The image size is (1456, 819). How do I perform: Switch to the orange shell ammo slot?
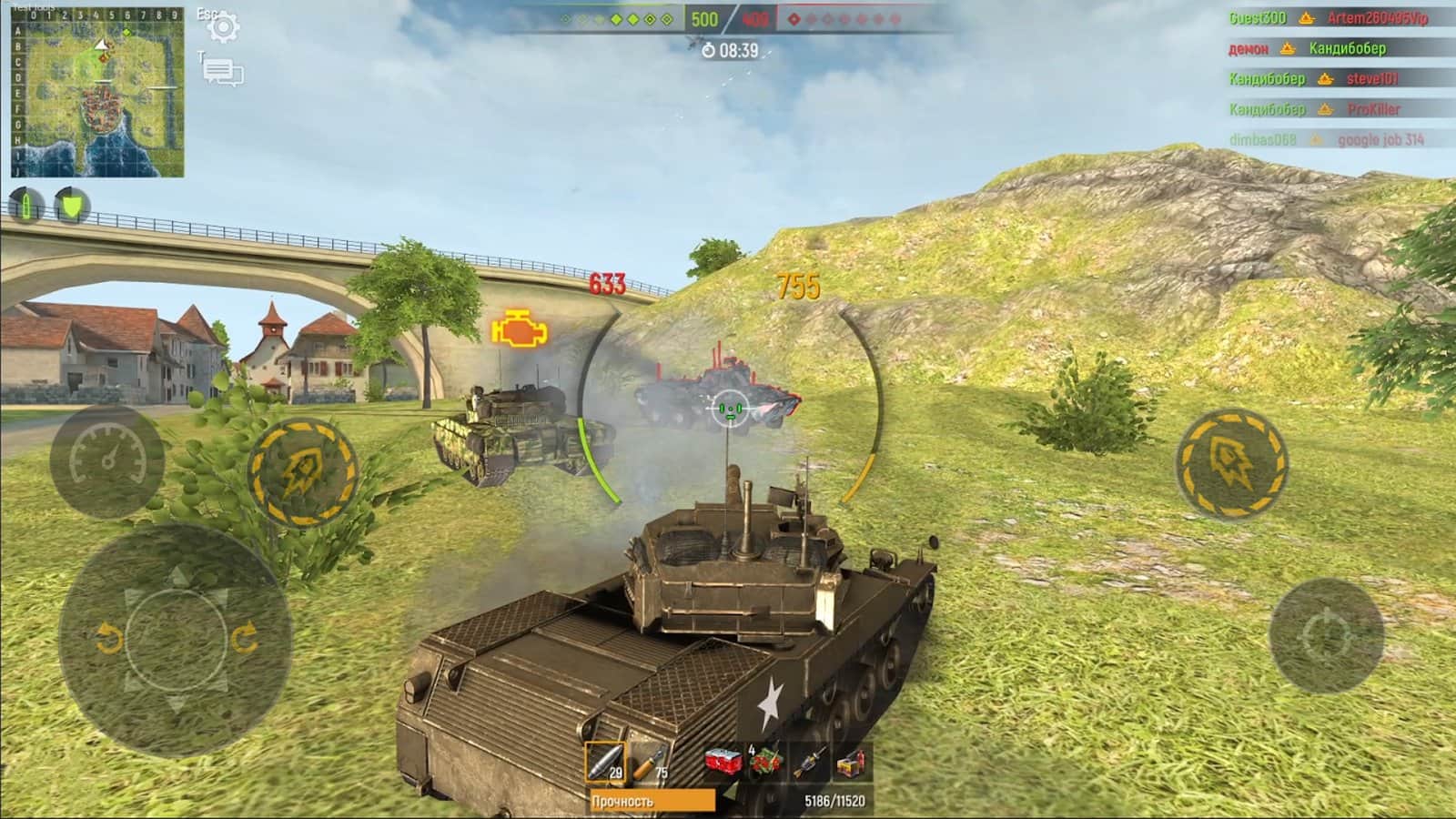pyautogui.click(x=651, y=762)
